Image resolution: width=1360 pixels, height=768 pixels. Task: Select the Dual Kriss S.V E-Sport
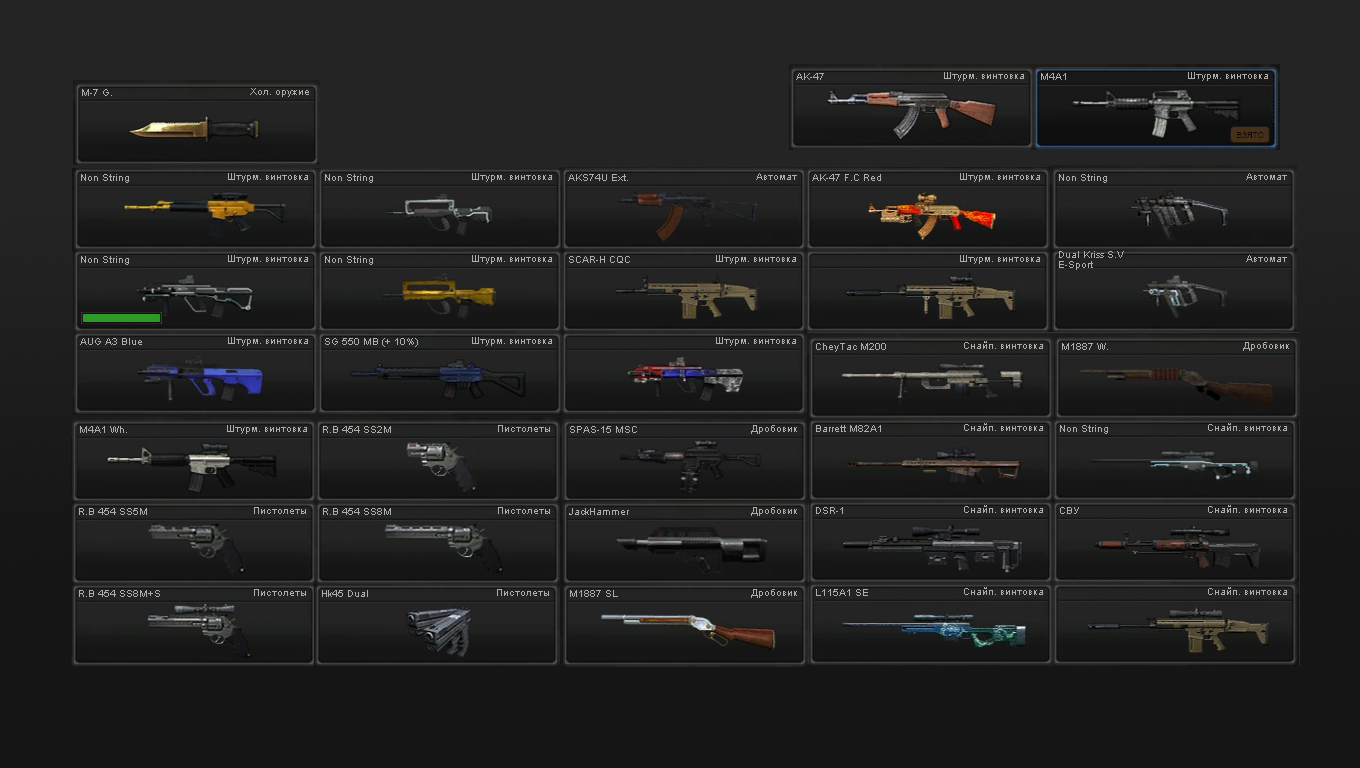(1174, 290)
